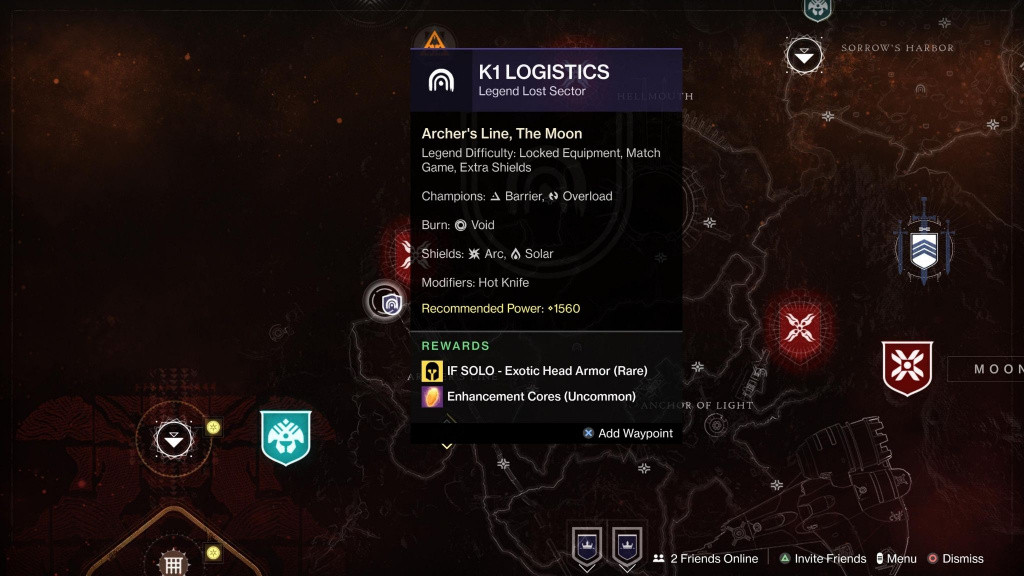The height and width of the screenshot is (576, 1024).
Task: Select the right crown shield at the bottom
Action: [x=627, y=546]
